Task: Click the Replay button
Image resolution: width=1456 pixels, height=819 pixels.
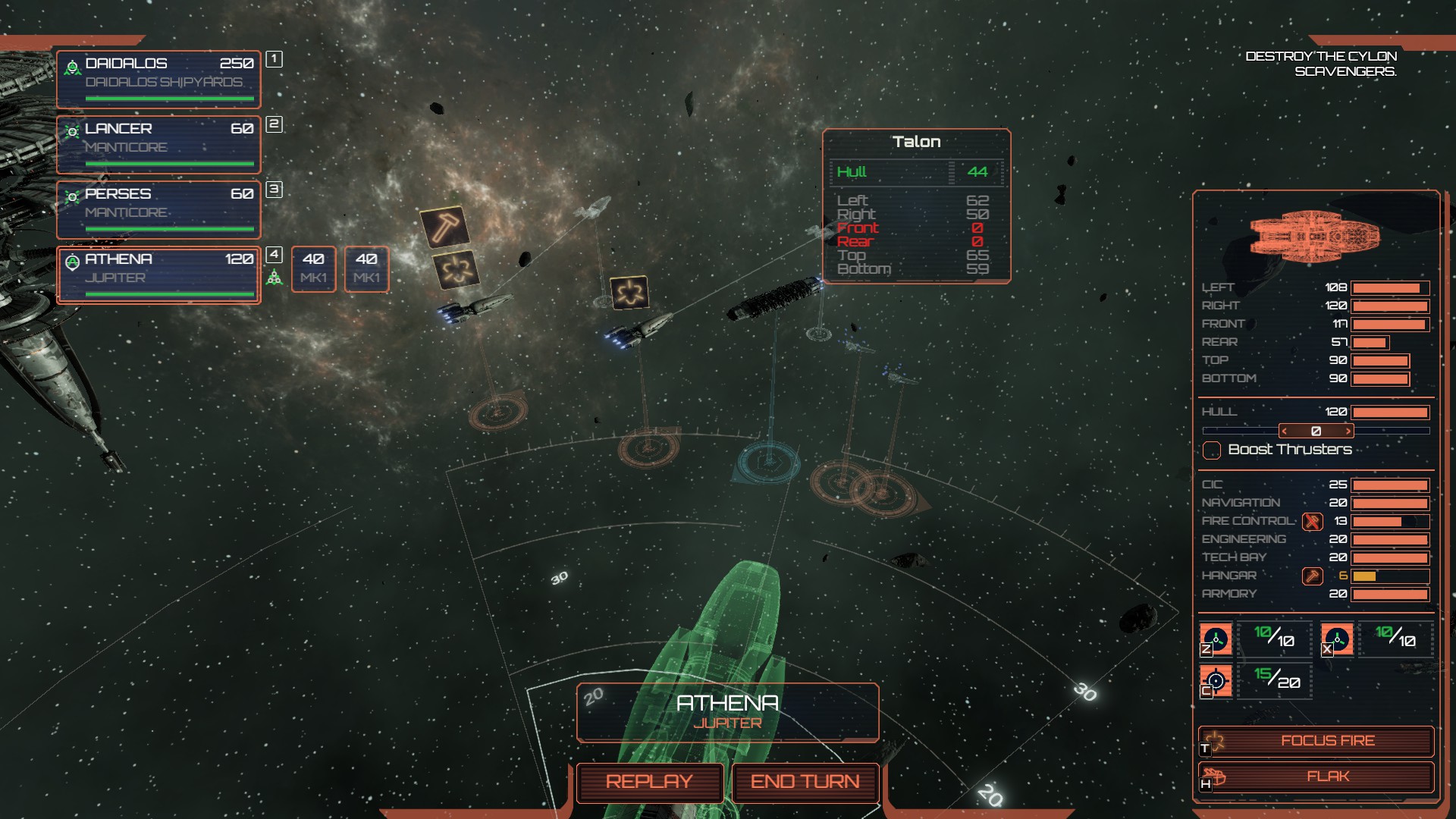Action: (649, 782)
